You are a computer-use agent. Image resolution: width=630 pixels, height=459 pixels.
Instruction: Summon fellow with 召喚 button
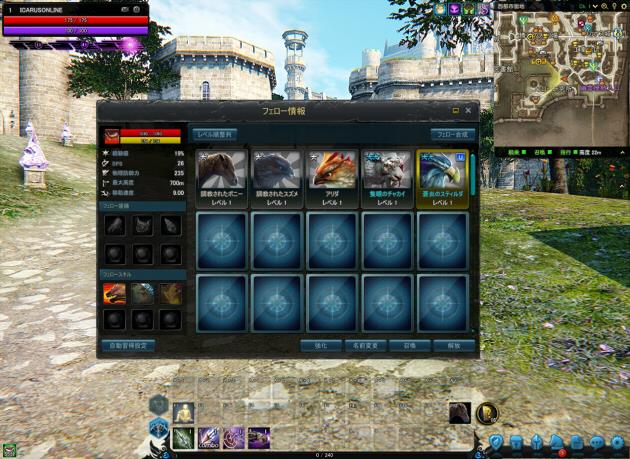click(x=411, y=345)
